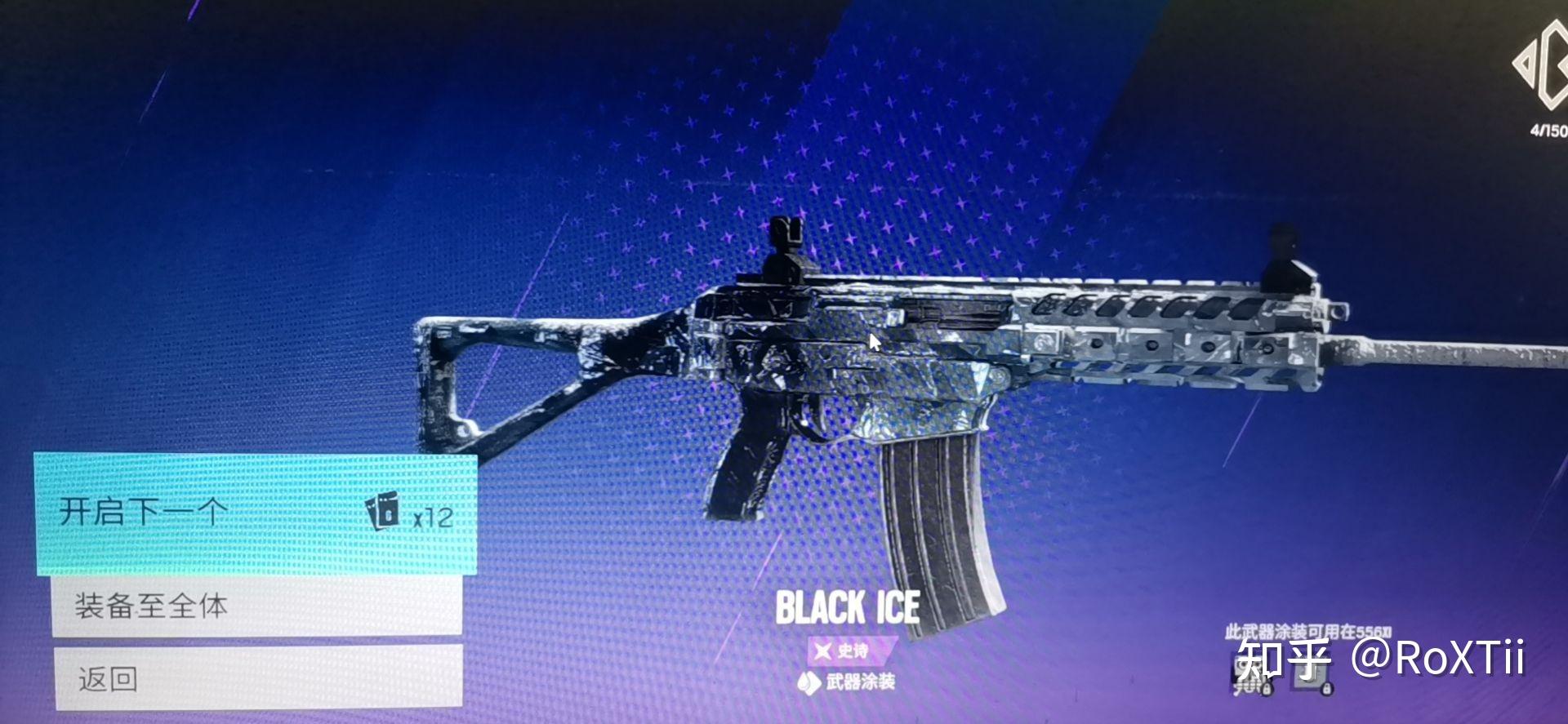Open the next alpha pack (开启下一个)
Image resolution: width=1568 pixels, height=724 pixels.
tap(255, 514)
